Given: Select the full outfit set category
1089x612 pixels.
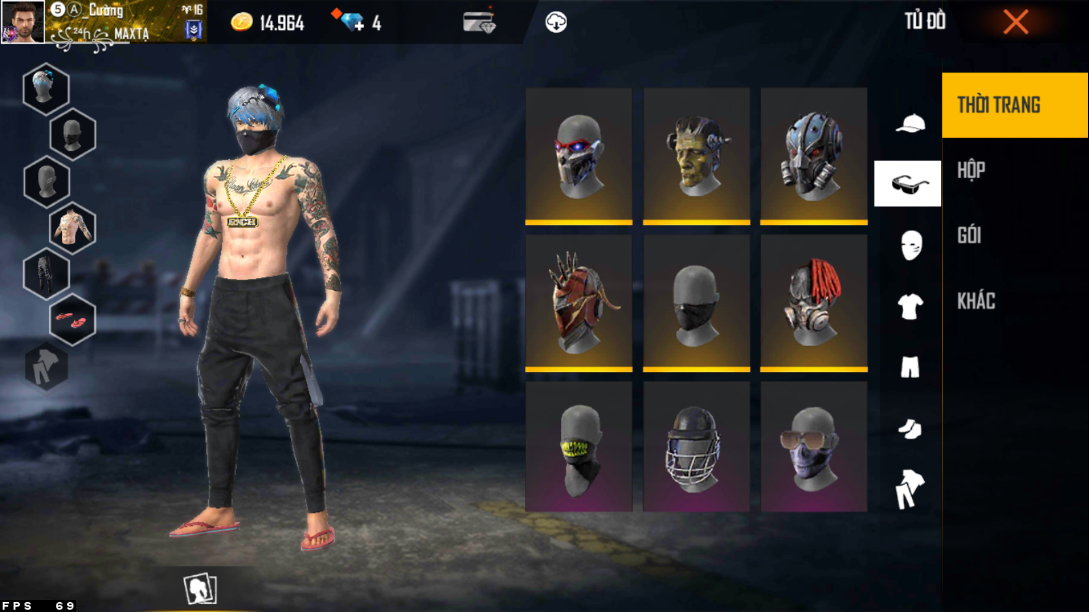Looking at the screenshot, I should (x=909, y=489).
